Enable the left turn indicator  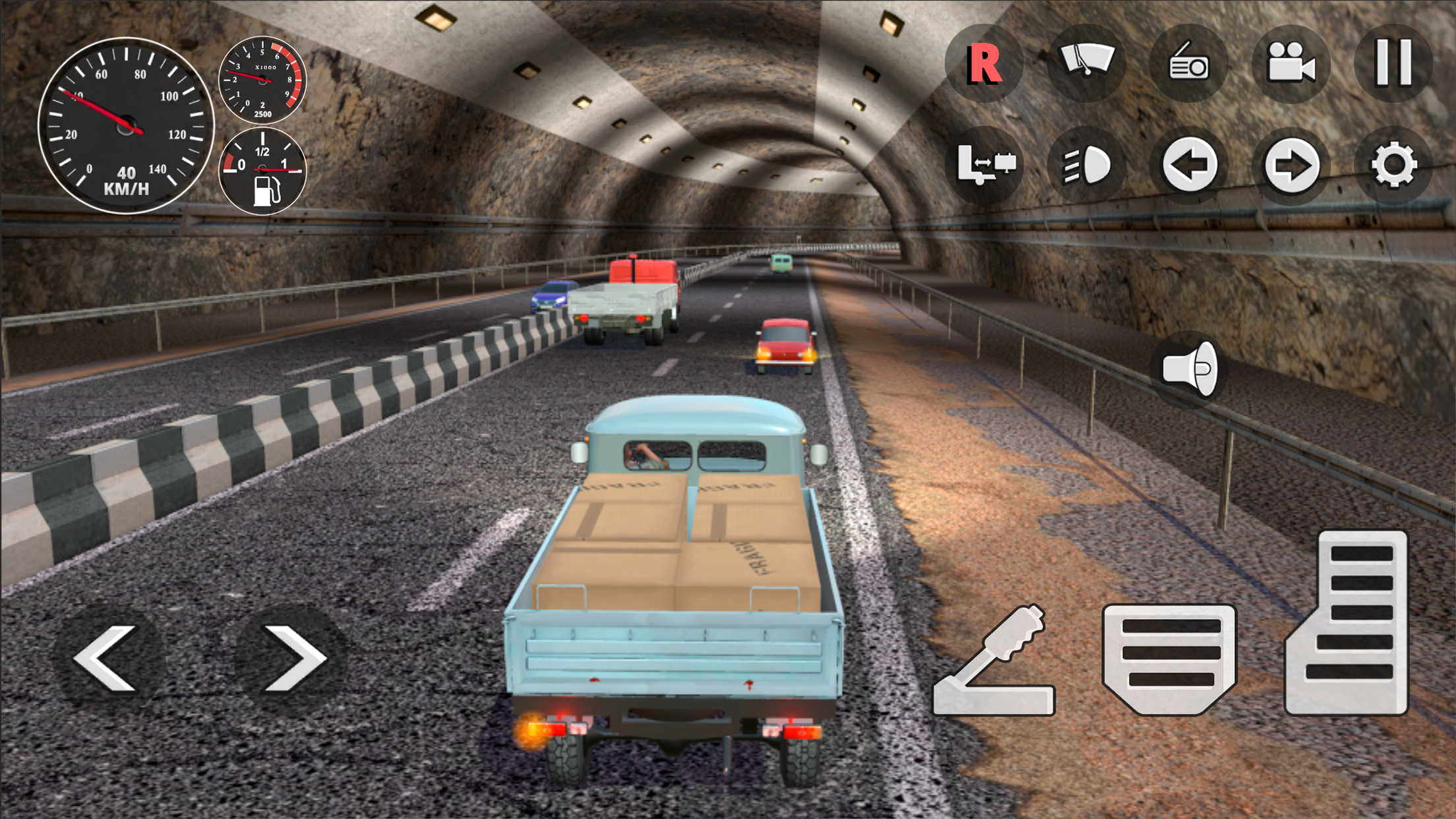pyautogui.click(x=1189, y=165)
